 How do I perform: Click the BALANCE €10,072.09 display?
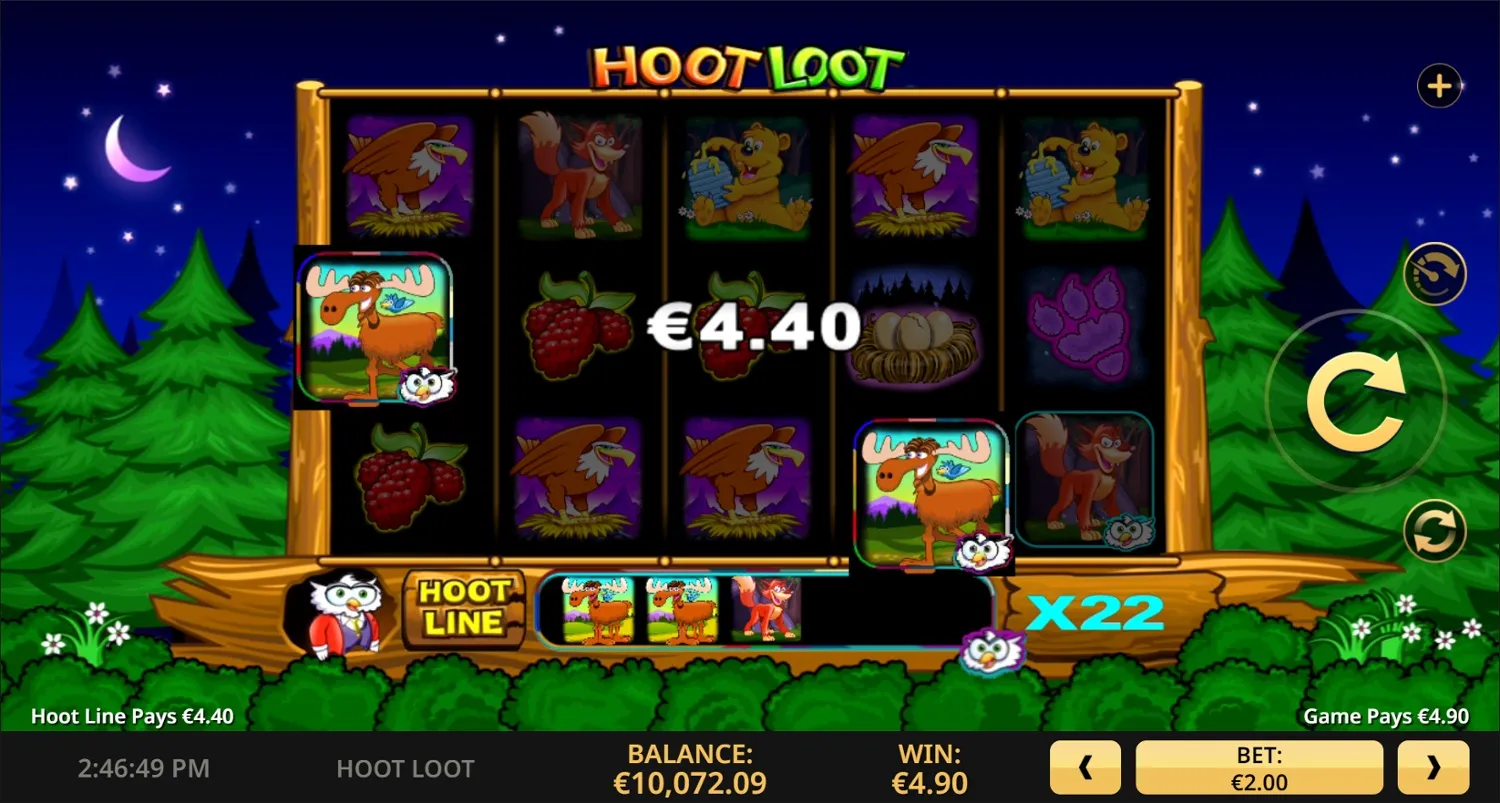coord(689,766)
